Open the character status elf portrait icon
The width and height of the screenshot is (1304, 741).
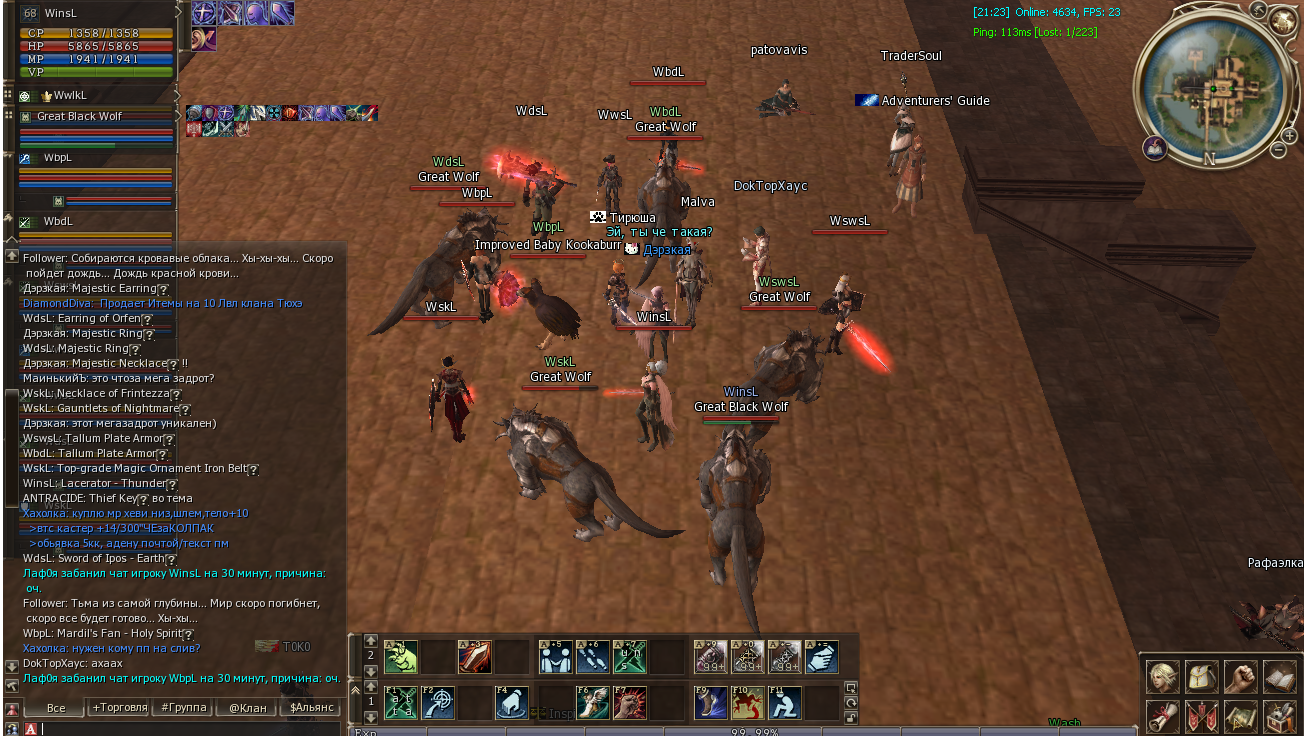(x=1162, y=677)
